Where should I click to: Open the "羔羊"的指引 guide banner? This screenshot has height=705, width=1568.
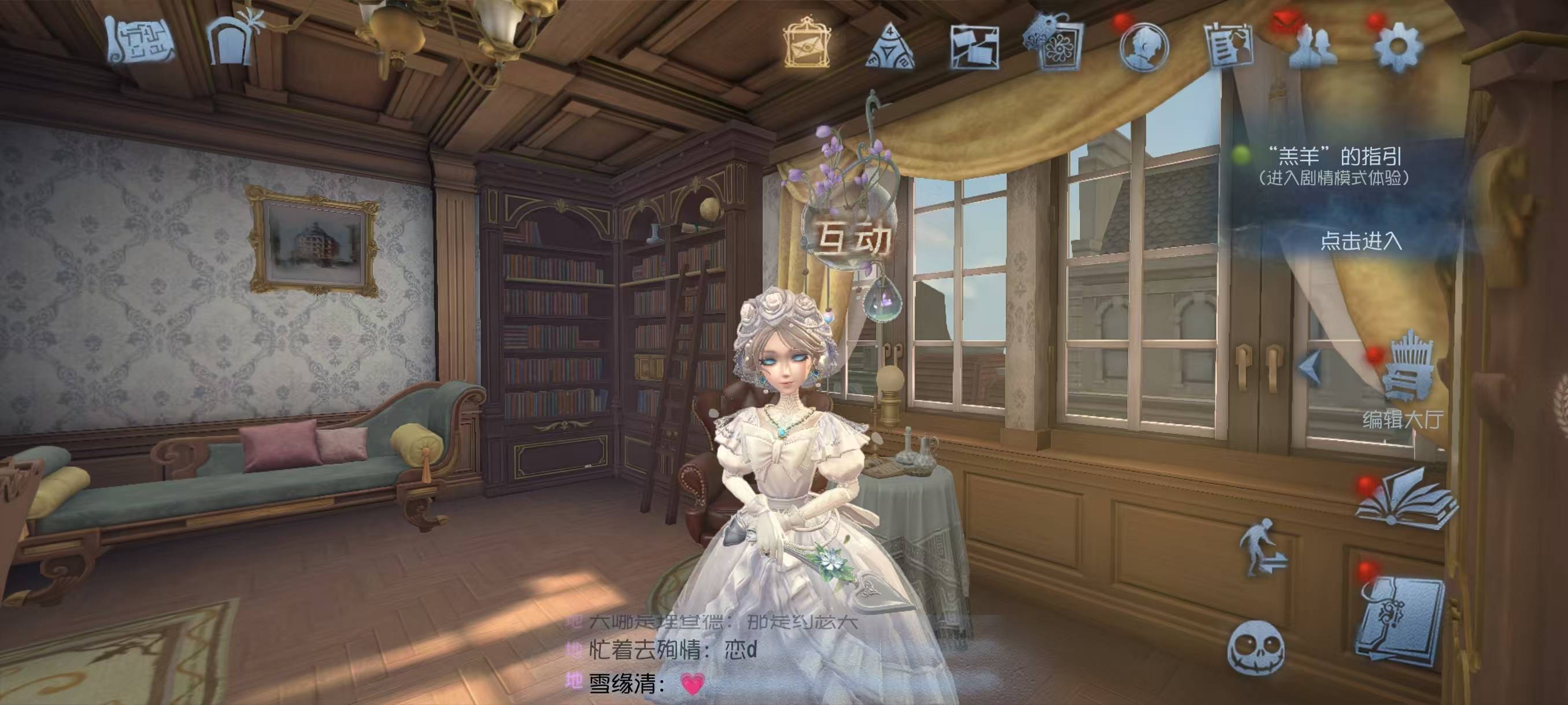(1334, 165)
